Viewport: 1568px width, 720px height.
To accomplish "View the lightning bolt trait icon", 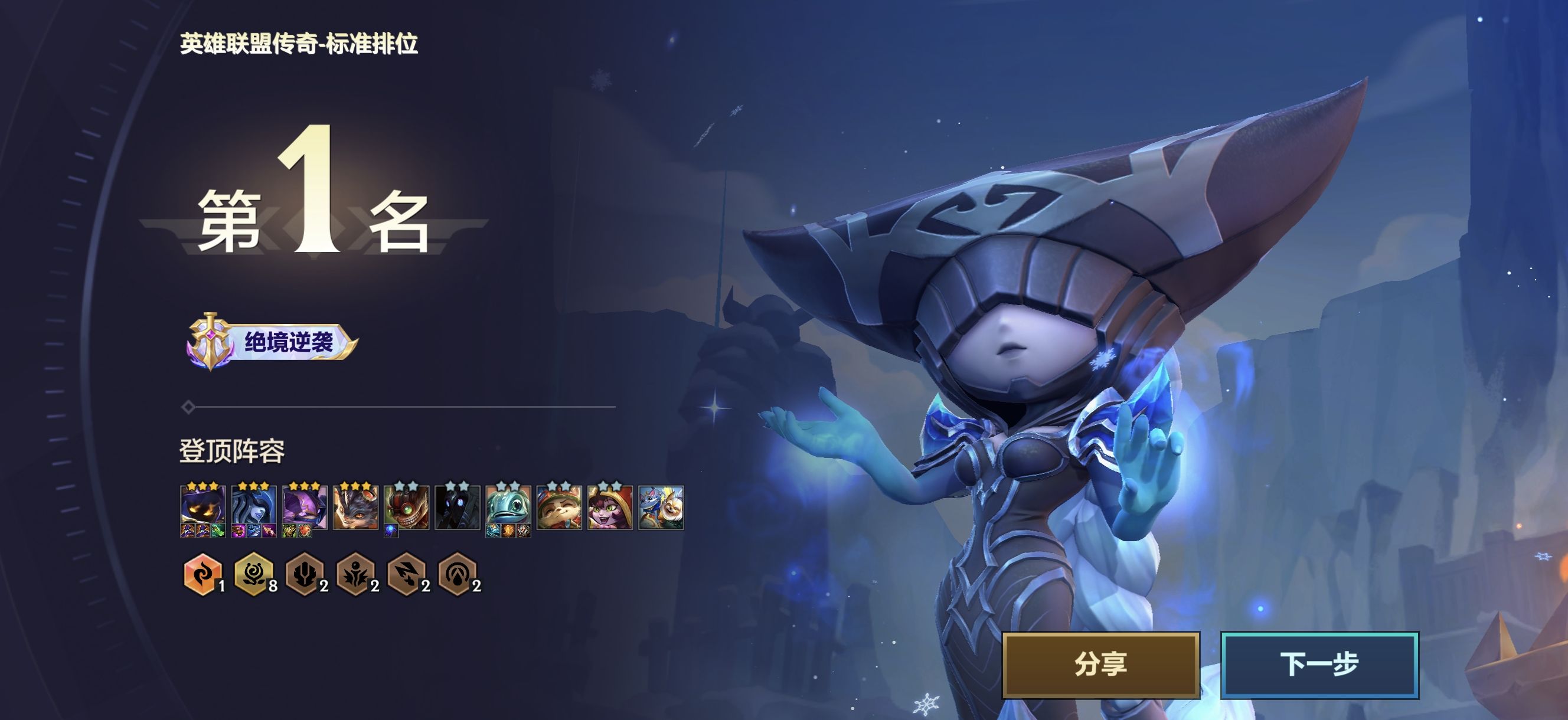I will point(406,574).
